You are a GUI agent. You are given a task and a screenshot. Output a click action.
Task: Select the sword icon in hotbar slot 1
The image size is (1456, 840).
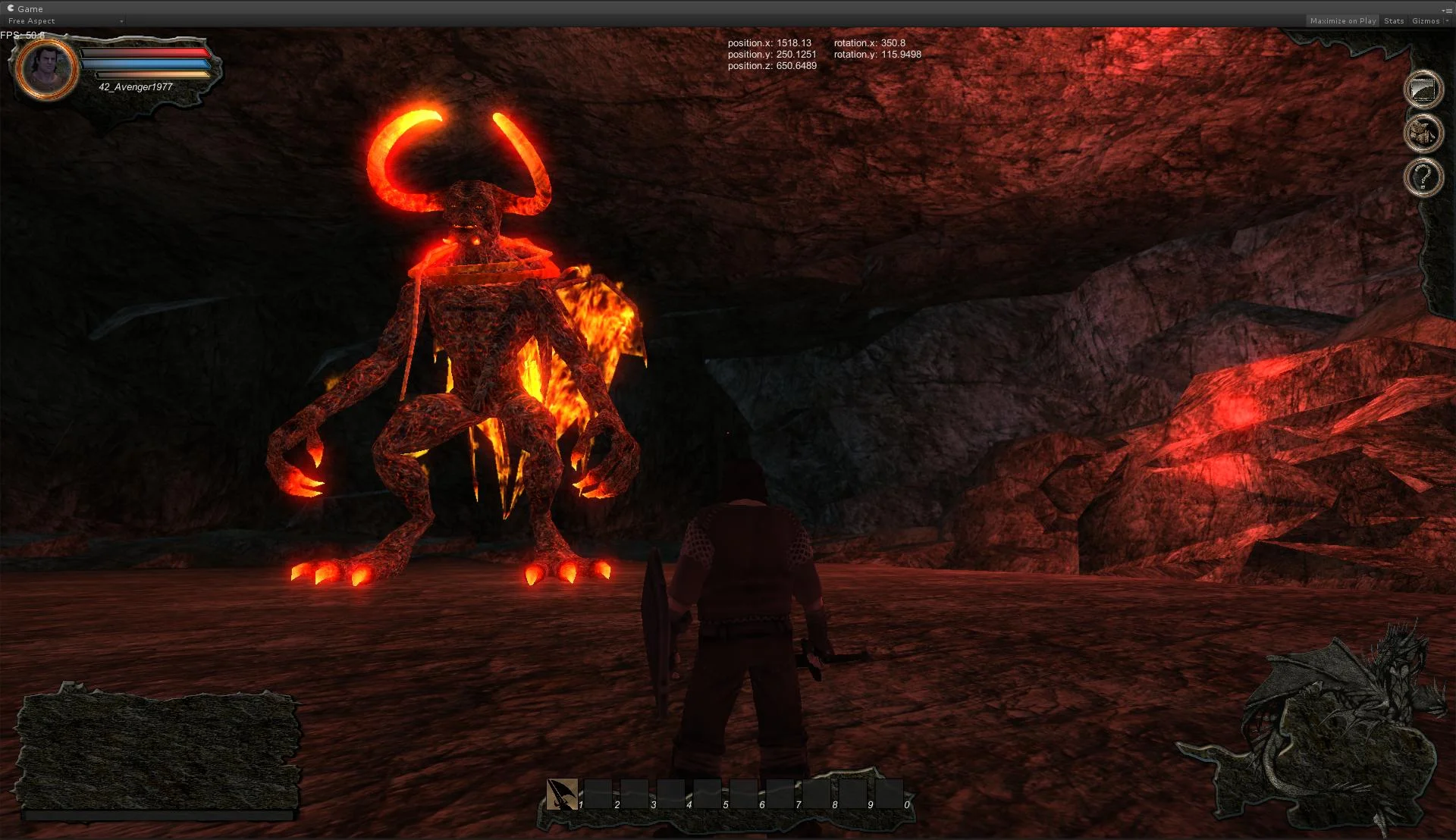tap(561, 795)
